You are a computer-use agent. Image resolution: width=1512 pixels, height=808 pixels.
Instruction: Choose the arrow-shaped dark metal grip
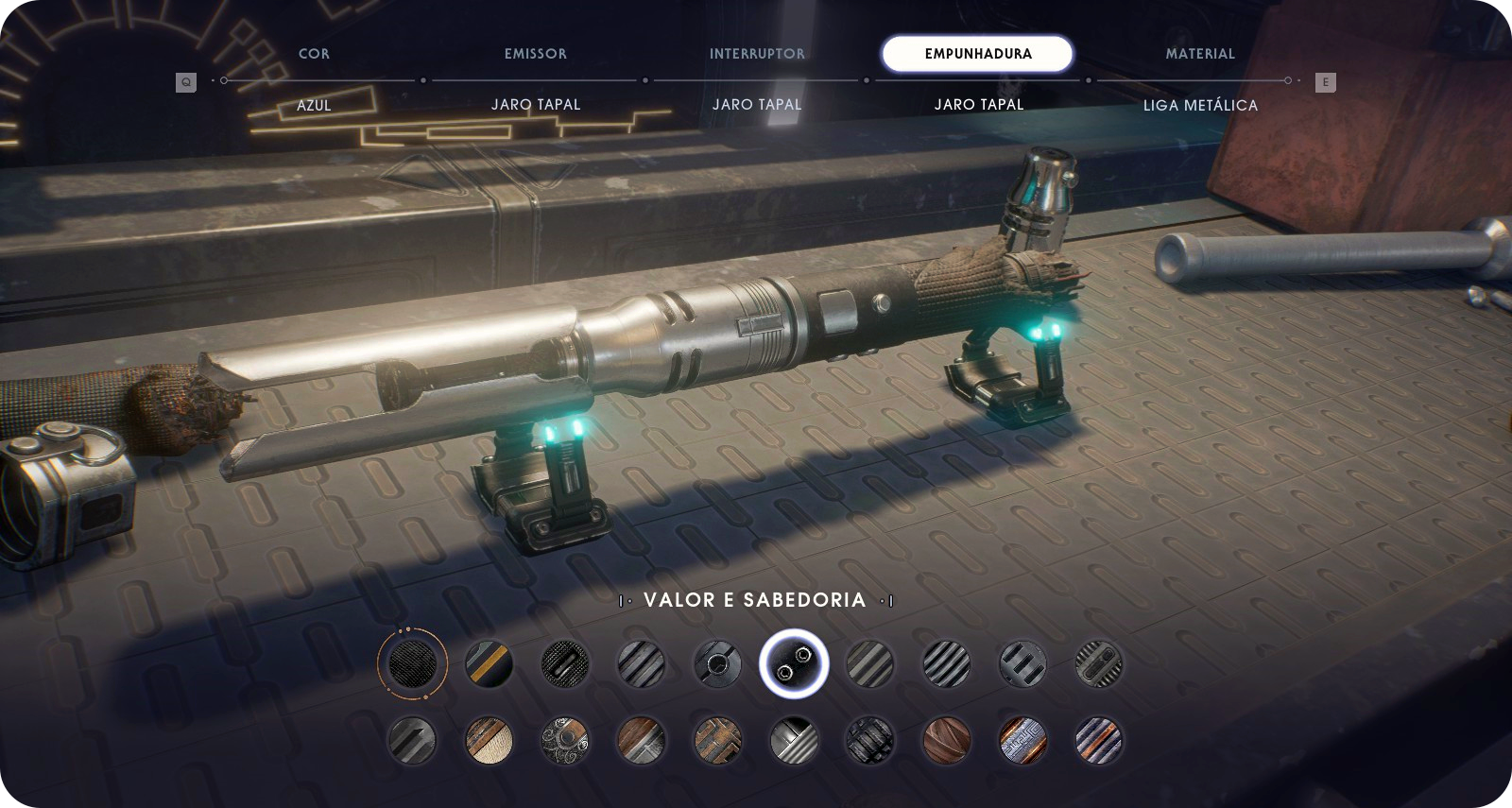[413, 740]
